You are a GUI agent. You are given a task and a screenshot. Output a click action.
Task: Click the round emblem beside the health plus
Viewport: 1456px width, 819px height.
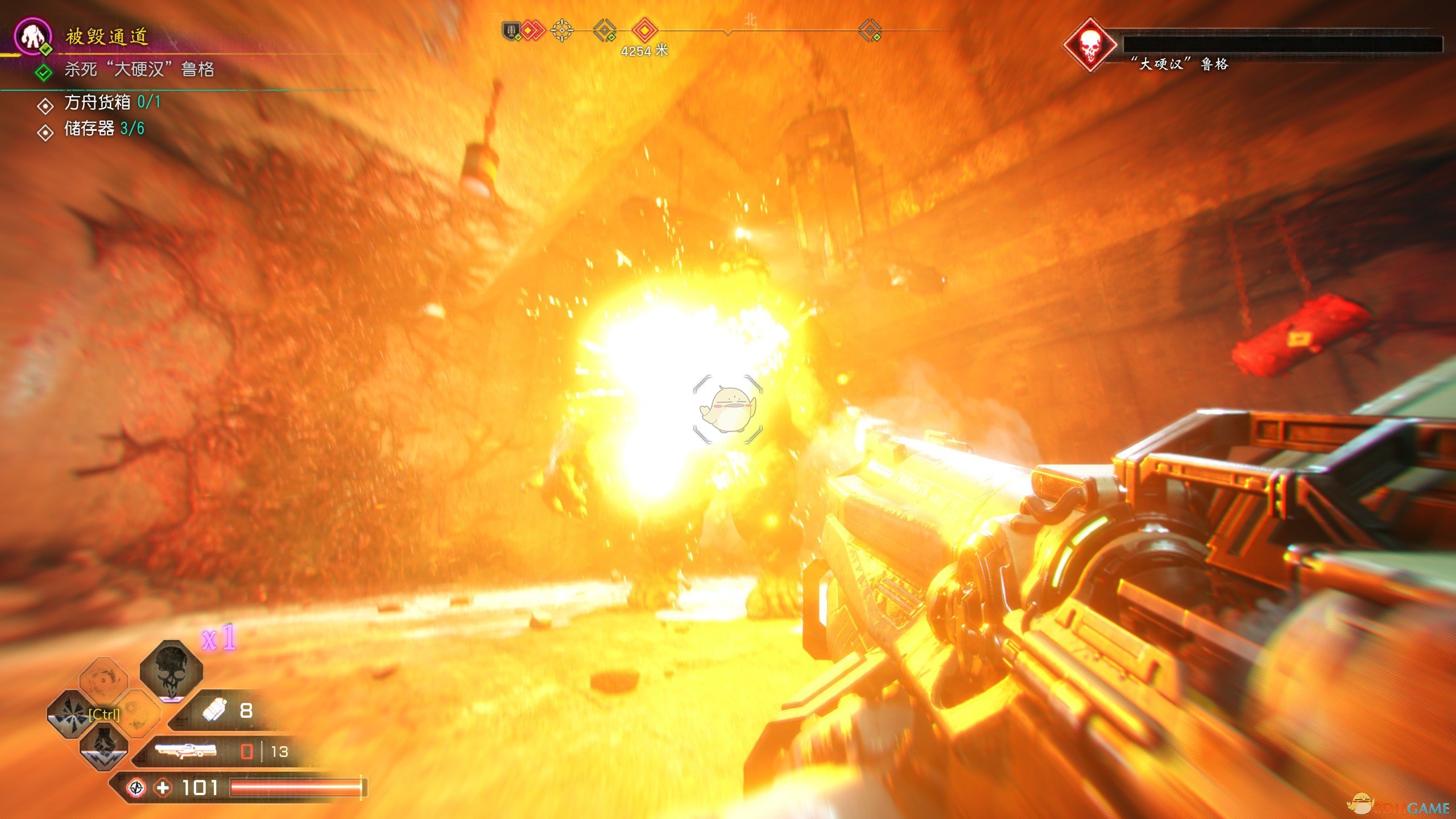(136, 788)
